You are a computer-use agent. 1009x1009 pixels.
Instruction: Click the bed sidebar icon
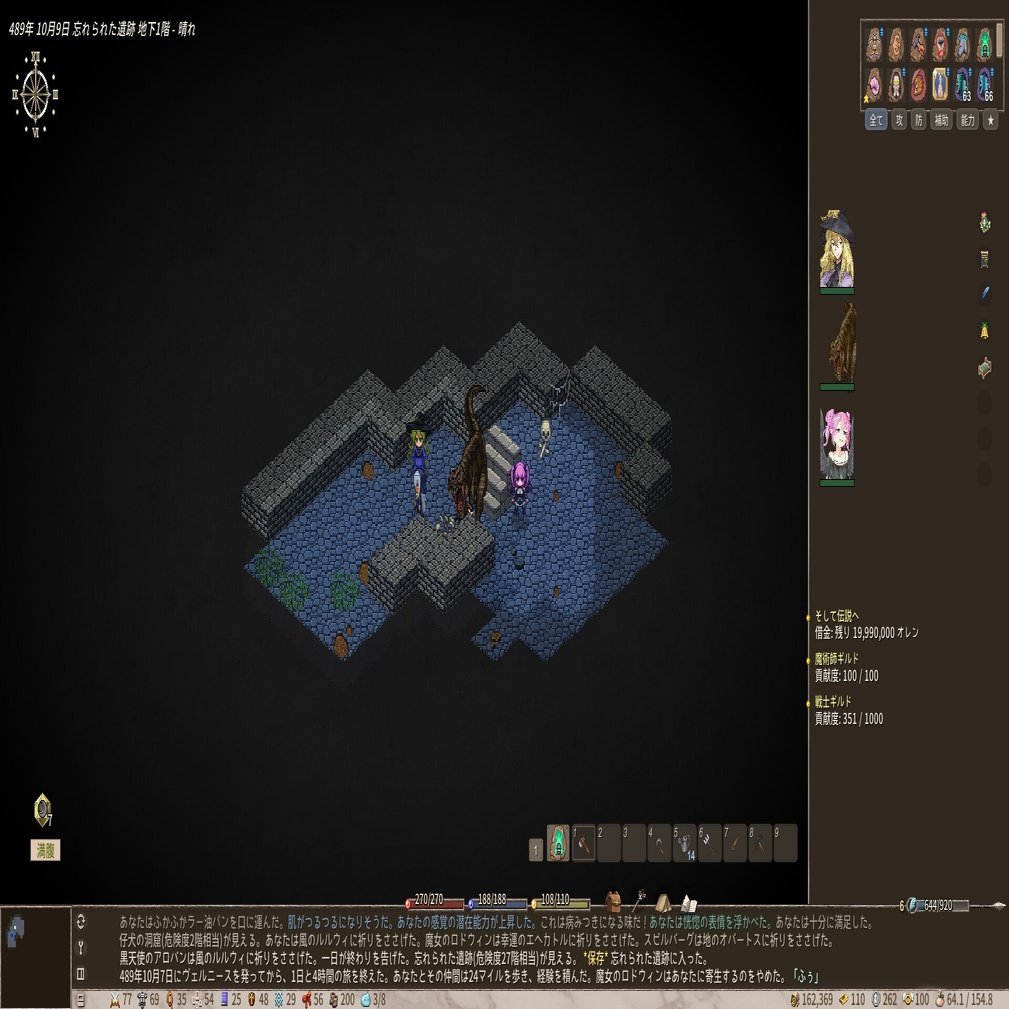(x=984, y=368)
